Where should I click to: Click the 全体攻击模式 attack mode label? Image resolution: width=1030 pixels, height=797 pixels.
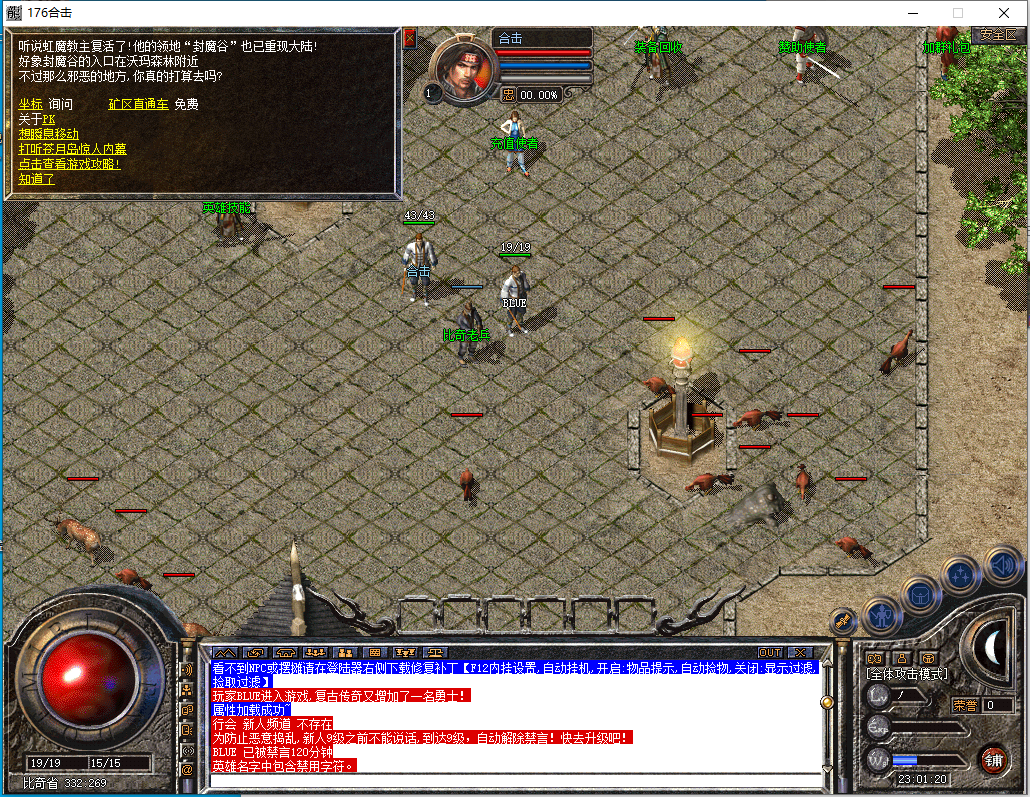coord(907,675)
